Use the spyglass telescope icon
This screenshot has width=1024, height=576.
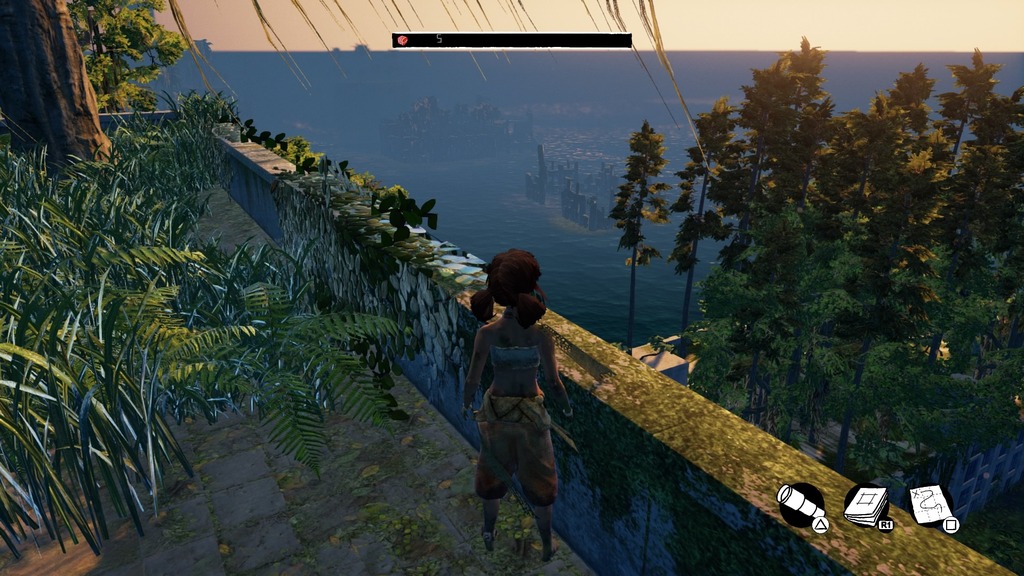800,504
